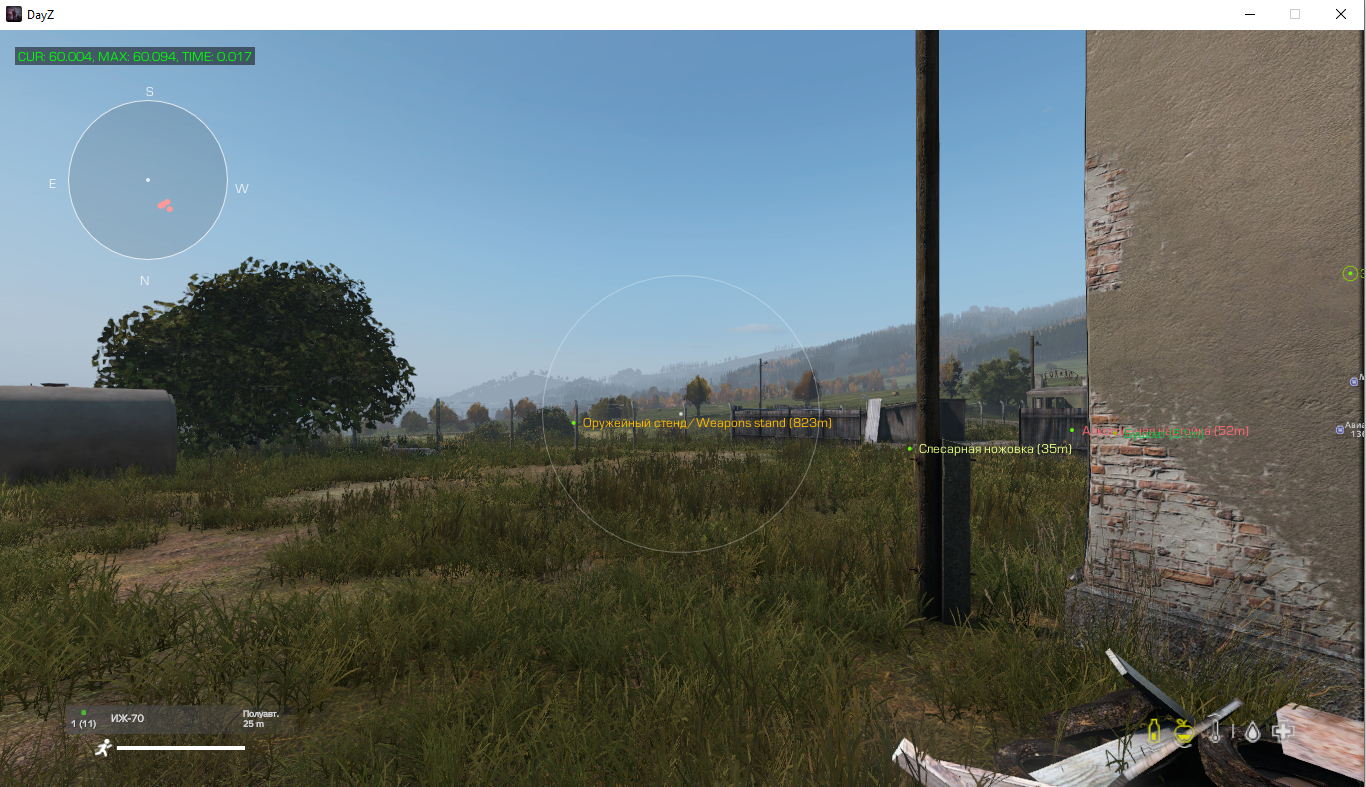
Task: Click the circular crosshair reticle in screen center
Action: (x=681, y=413)
